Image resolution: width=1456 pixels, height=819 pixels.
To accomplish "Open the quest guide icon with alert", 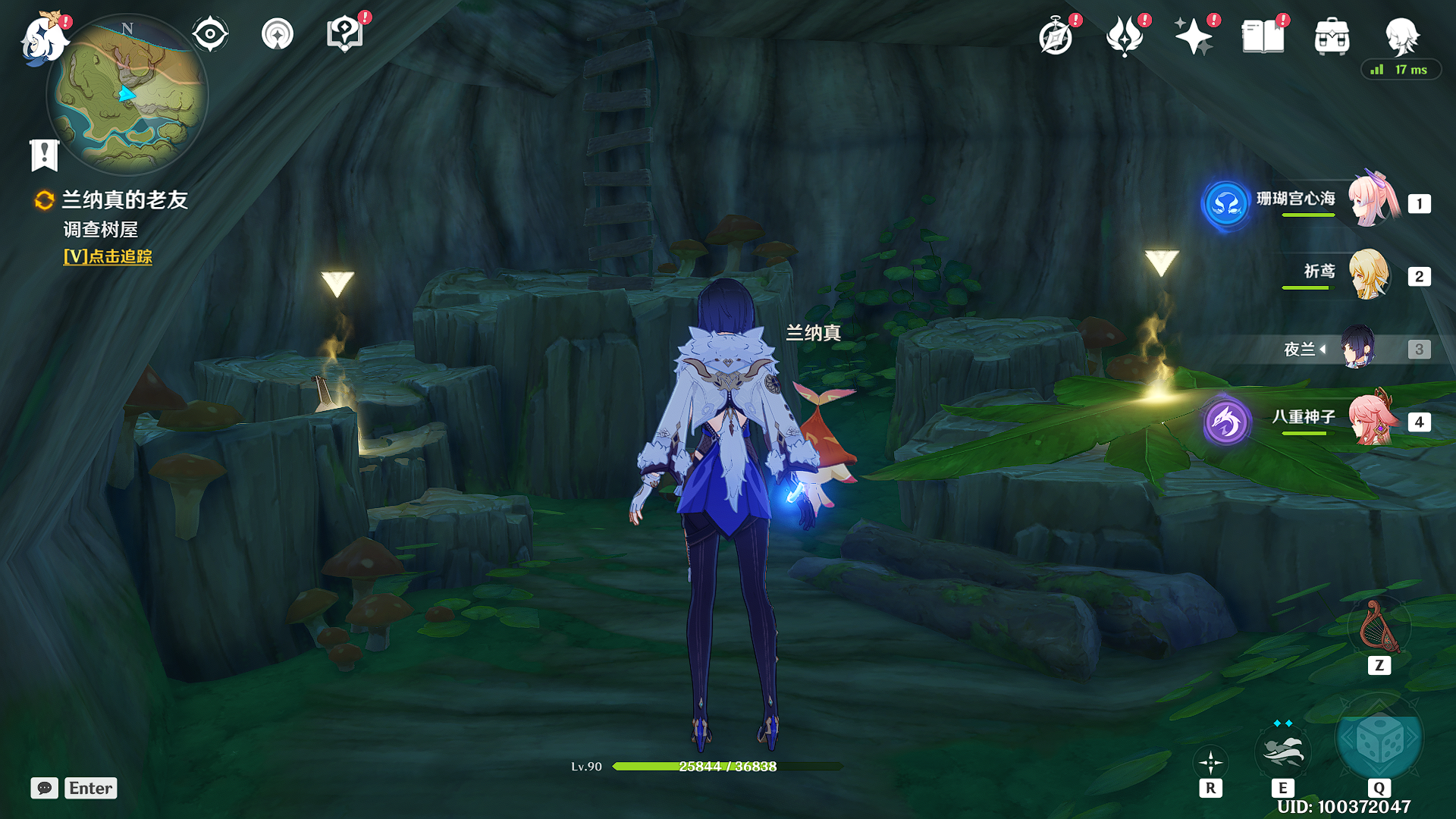I will pos(344,35).
